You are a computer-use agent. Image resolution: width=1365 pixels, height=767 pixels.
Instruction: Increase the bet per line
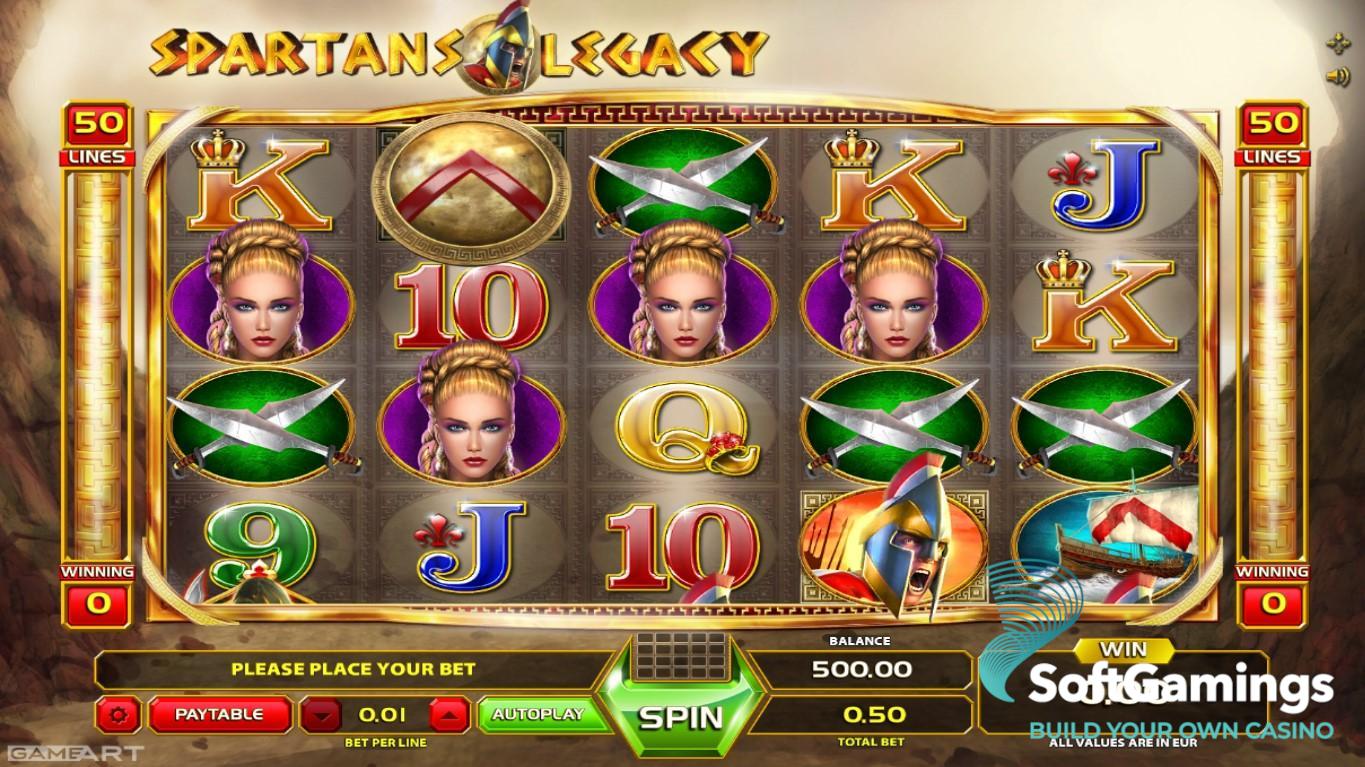pyautogui.click(x=450, y=715)
